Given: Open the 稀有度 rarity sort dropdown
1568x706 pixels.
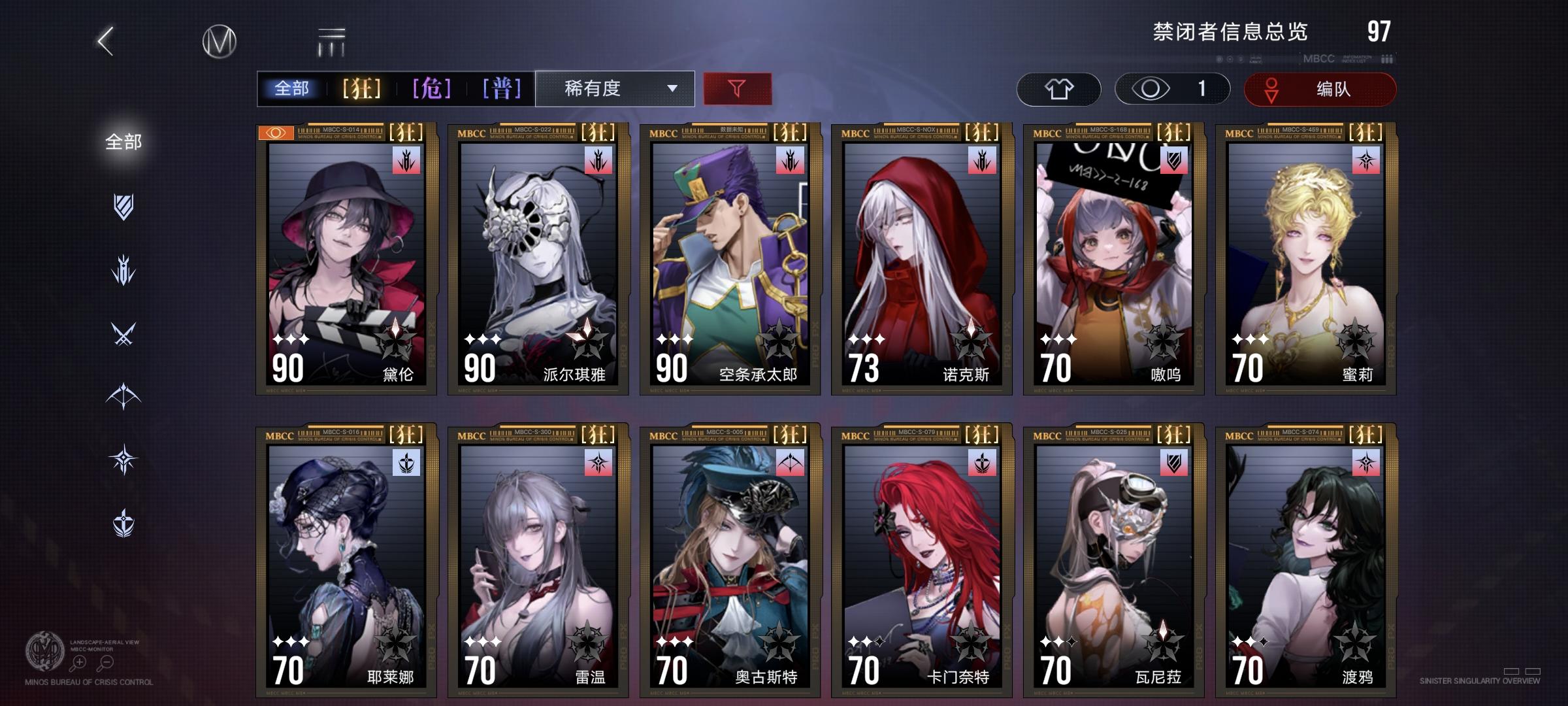Looking at the screenshot, I should (613, 89).
